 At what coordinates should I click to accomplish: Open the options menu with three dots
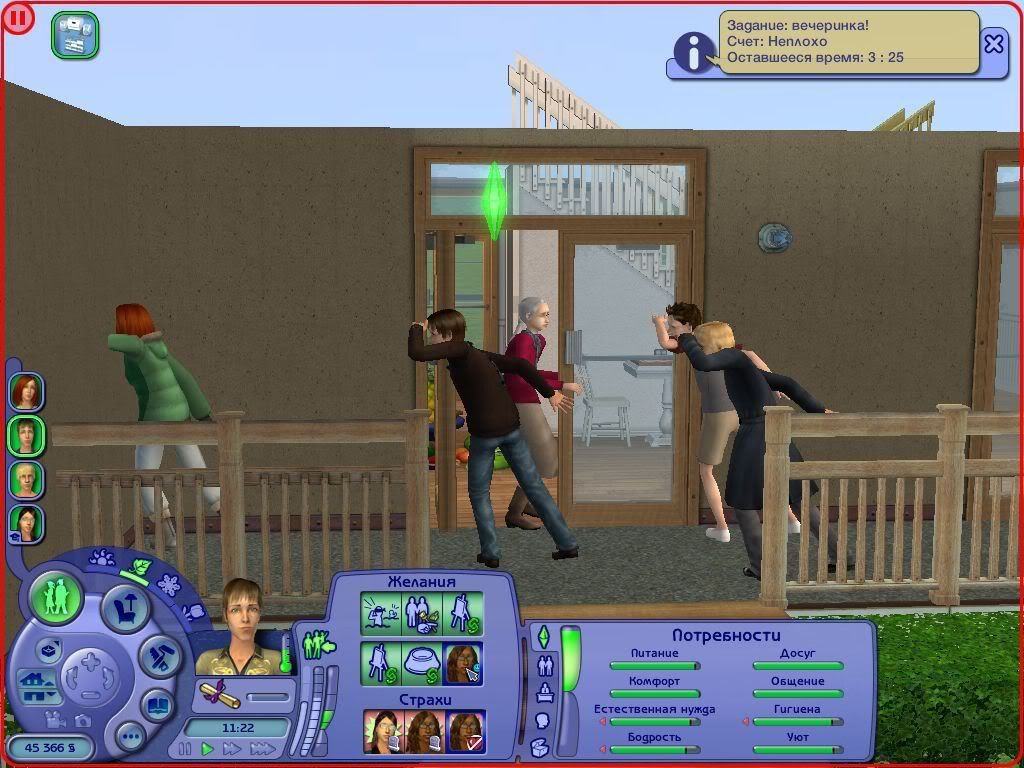click(130, 738)
